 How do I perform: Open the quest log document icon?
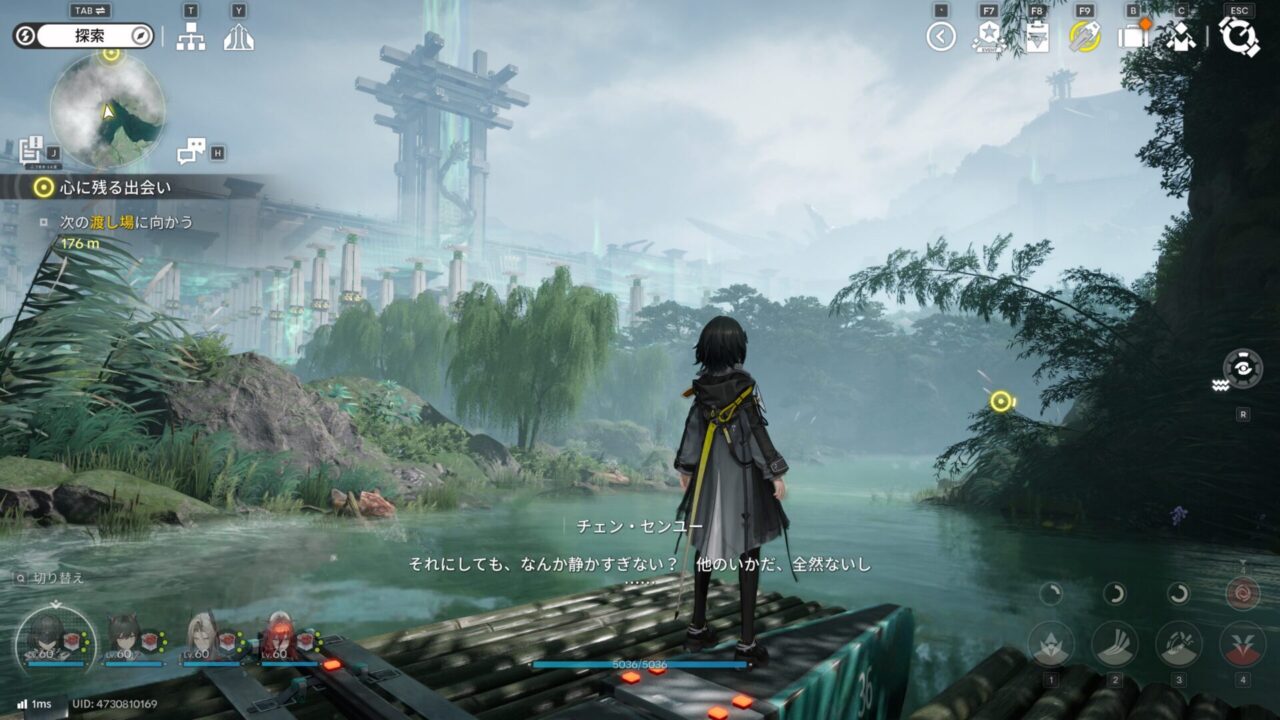pyautogui.click(x=31, y=149)
